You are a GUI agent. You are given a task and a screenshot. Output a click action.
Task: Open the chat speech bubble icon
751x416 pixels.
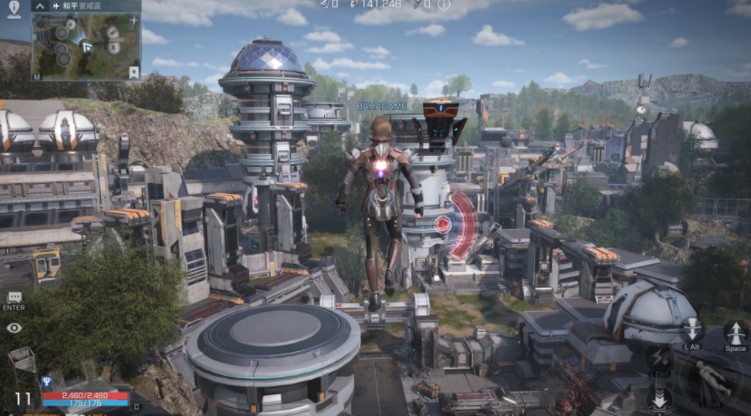[x=14, y=298]
